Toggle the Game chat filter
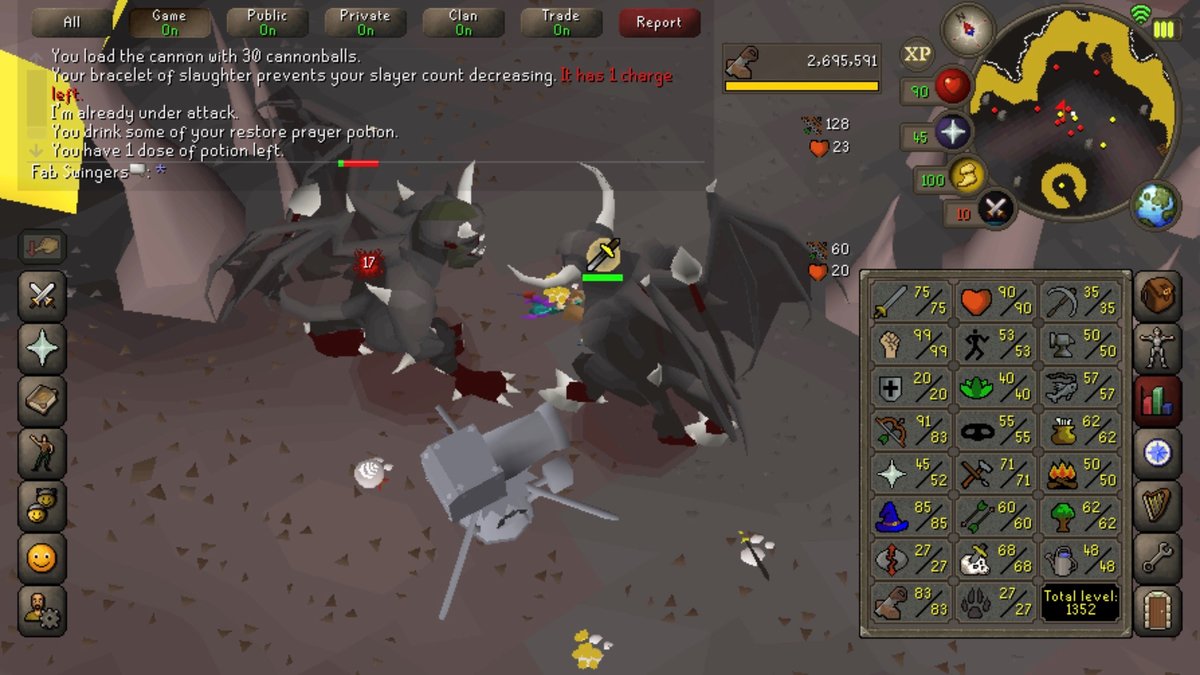Screen dimensions: 1200x675 pyautogui.click(x=169, y=22)
